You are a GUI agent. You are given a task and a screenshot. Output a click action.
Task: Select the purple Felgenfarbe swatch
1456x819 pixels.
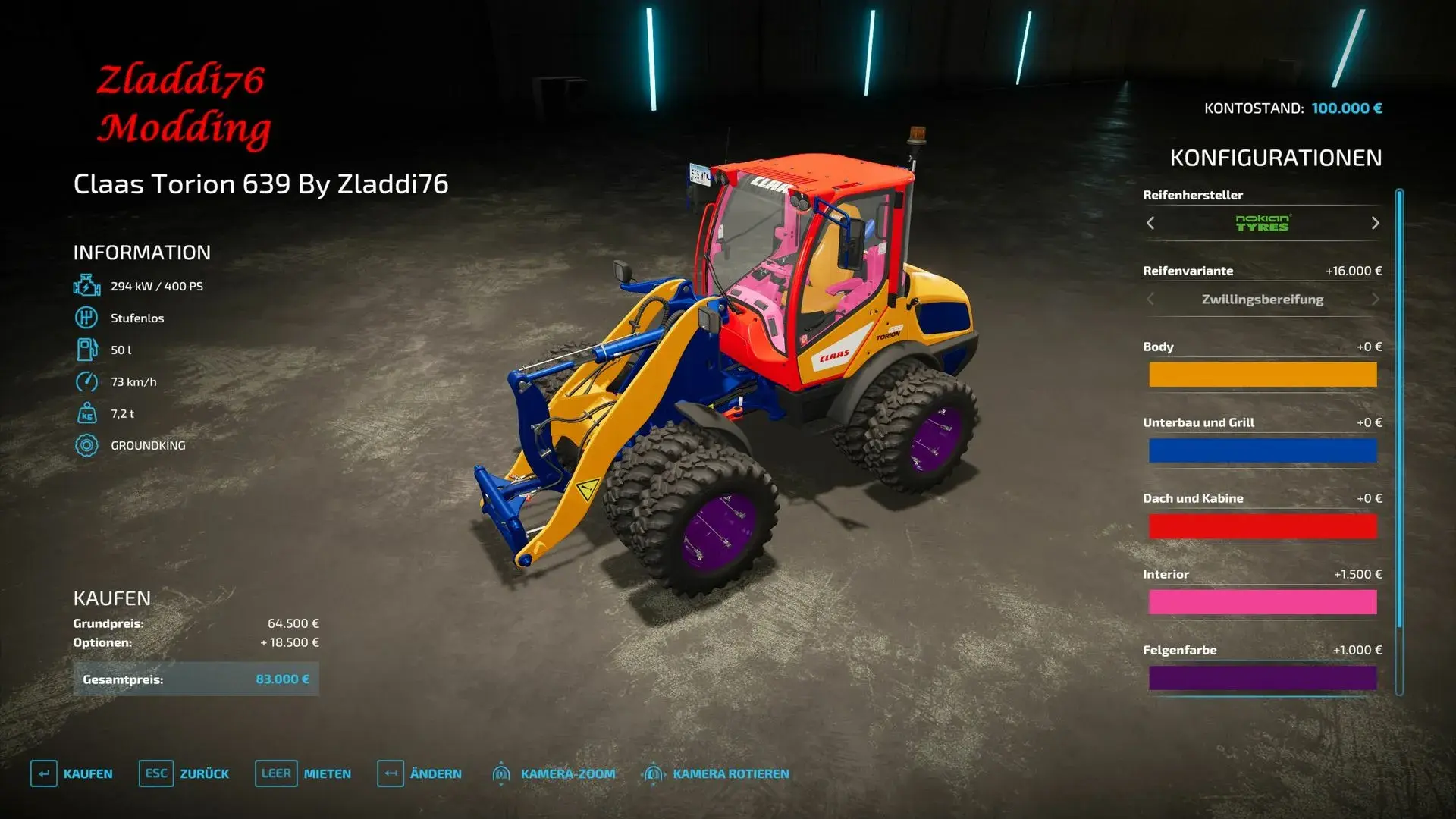[x=1263, y=678]
